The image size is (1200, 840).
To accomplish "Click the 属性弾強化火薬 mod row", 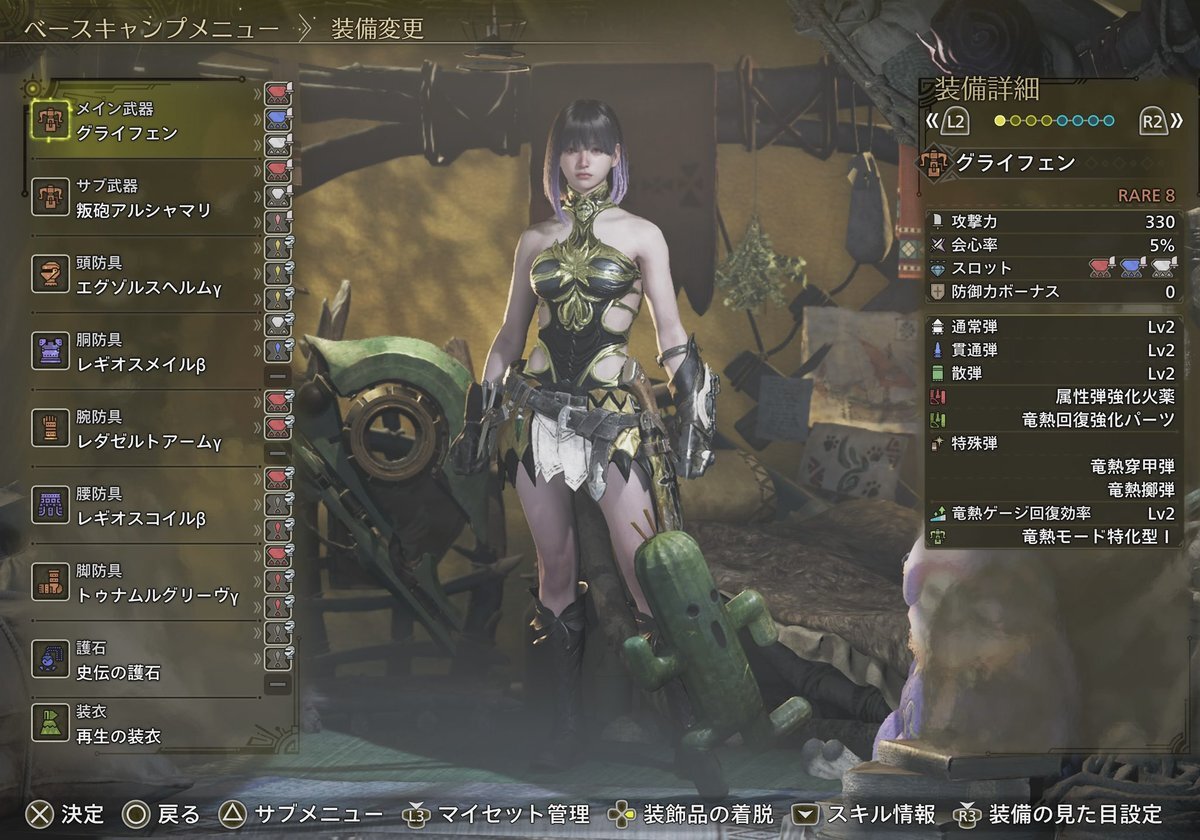I will (x=1055, y=397).
